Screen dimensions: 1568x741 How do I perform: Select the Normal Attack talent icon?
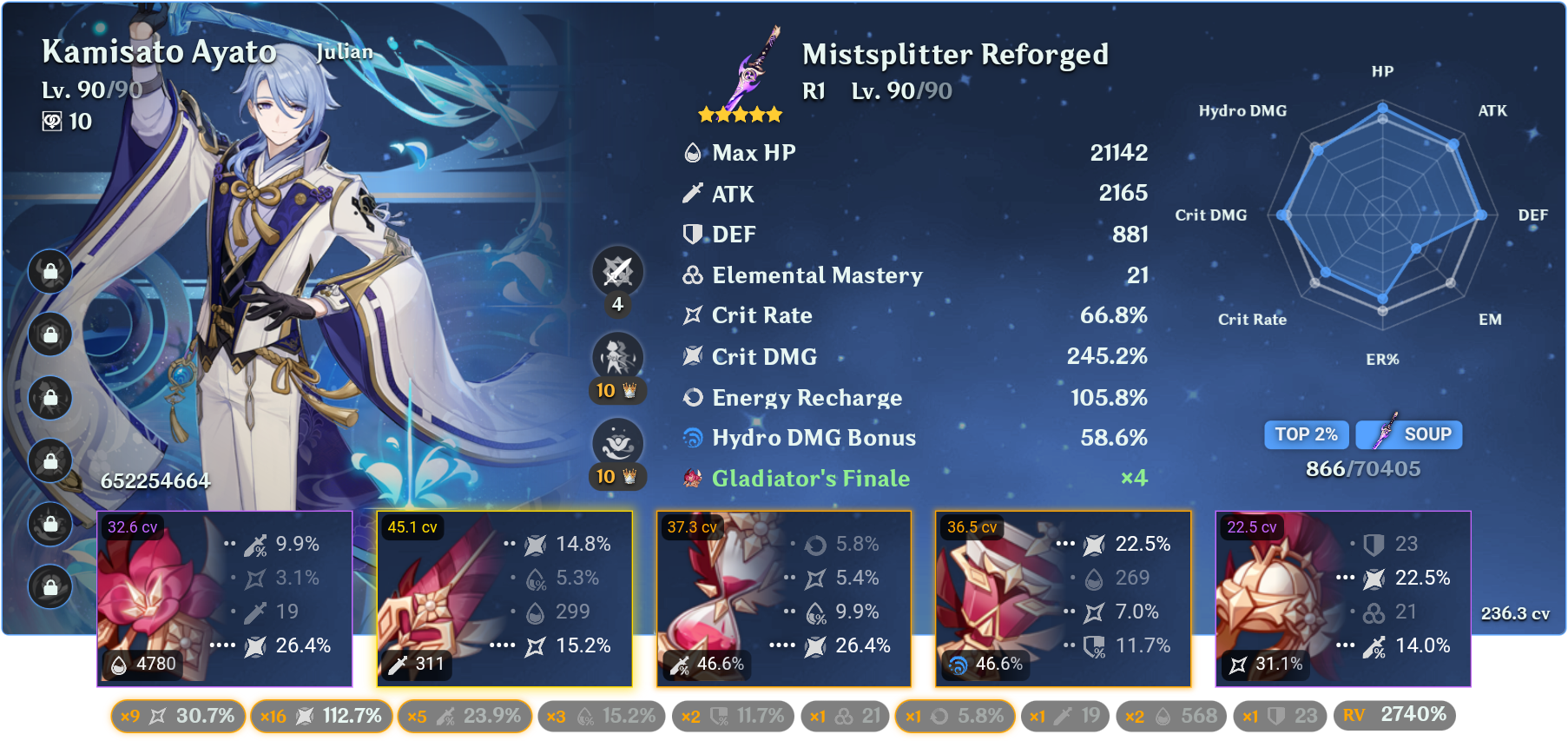[617, 272]
